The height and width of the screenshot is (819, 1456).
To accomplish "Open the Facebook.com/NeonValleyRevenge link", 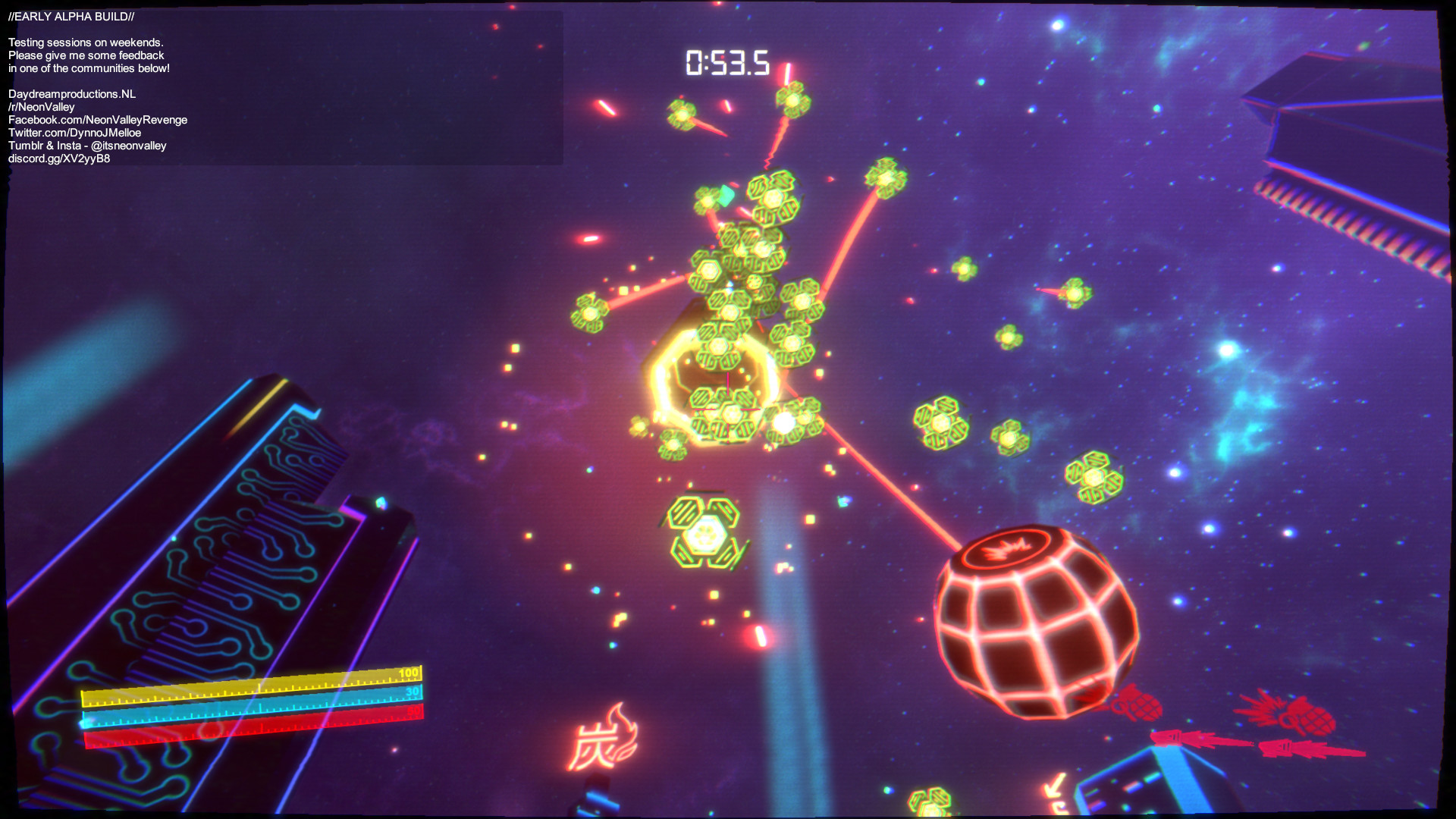I will click(x=97, y=119).
